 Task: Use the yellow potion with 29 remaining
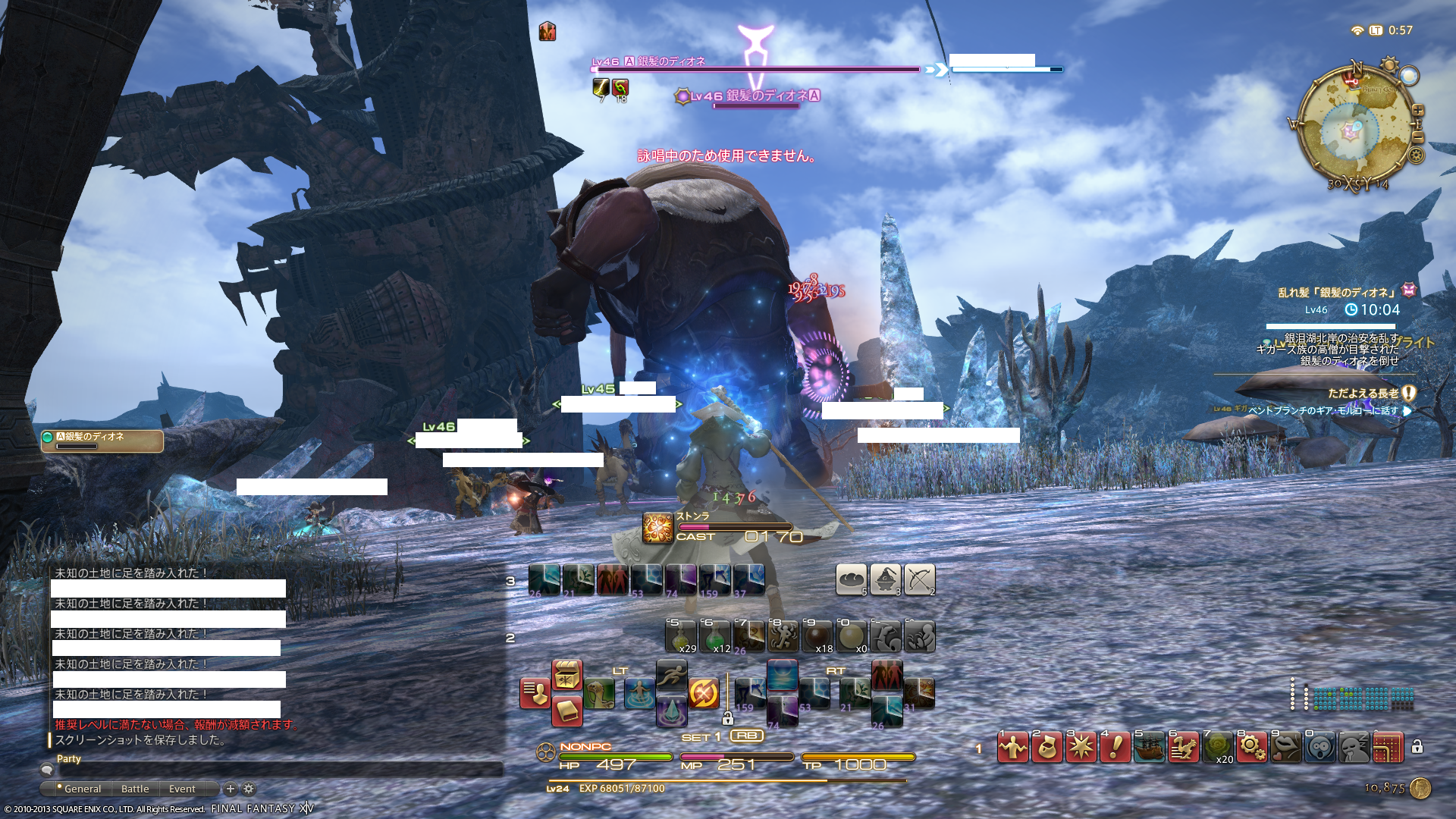pos(681,637)
